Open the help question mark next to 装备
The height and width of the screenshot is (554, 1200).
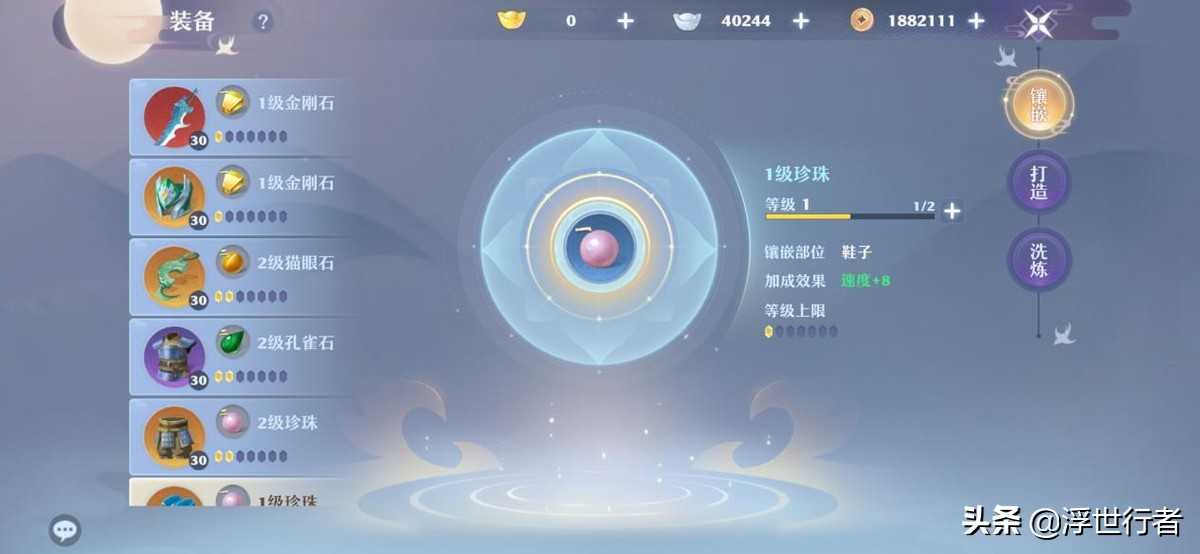point(262,21)
